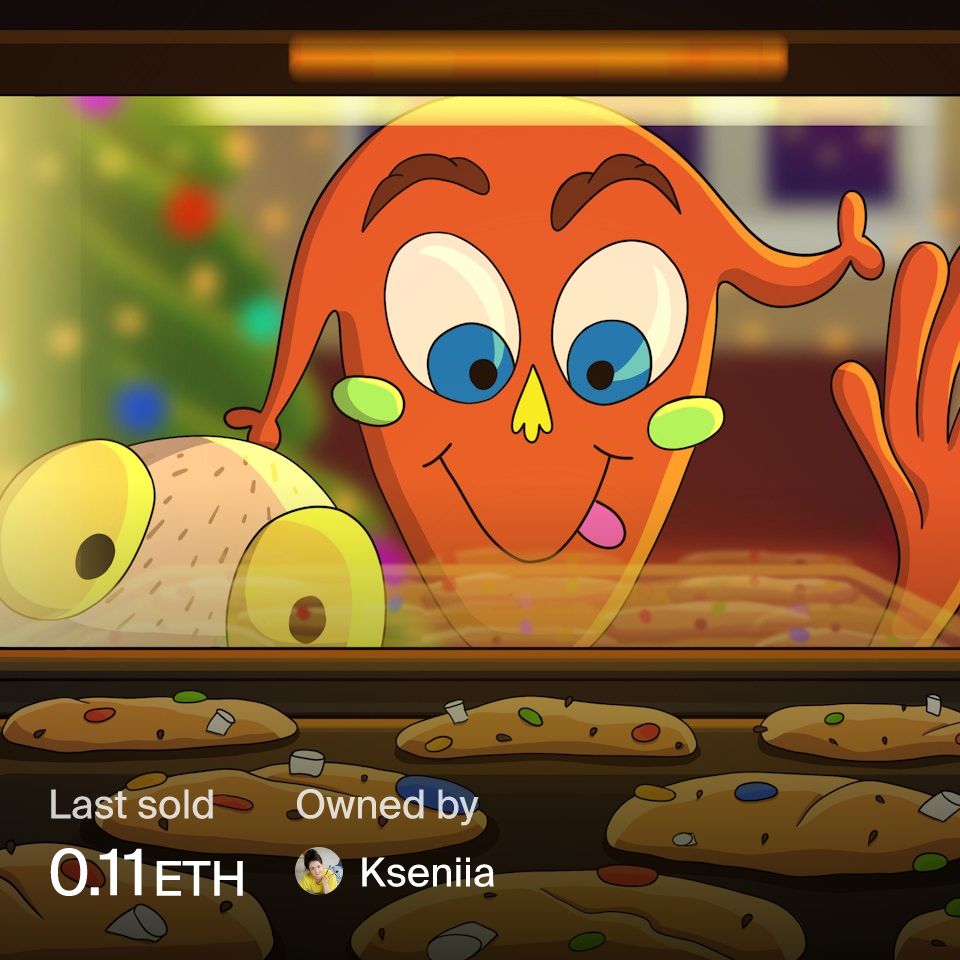Viewport: 960px width, 960px height.
Task: Click Kseniia's round avatar picture
Action: click(x=319, y=871)
